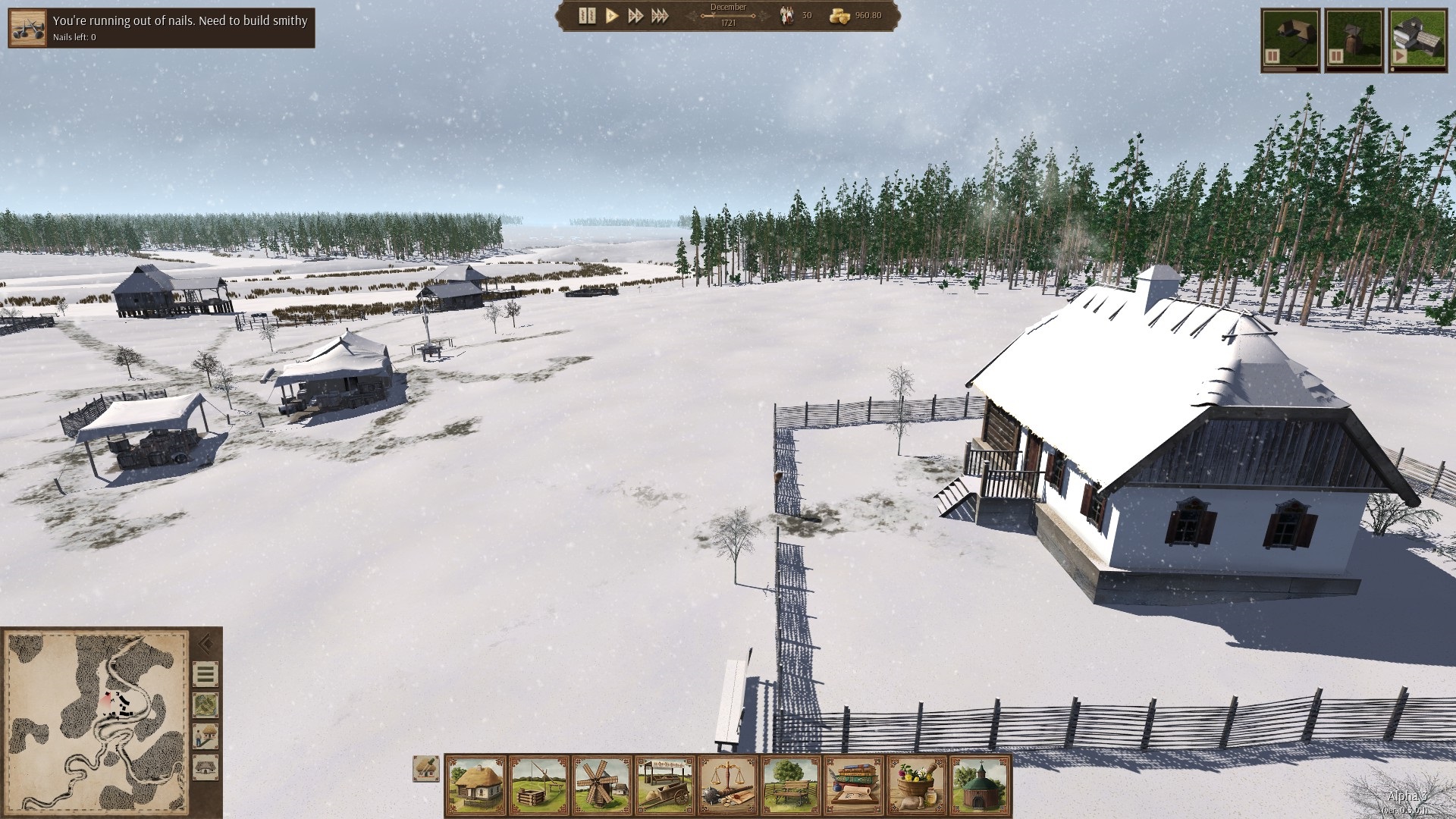This screenshot has height=819, width=1456.
Task: Open the water well building category
Action: pyautogui.click(x=539, y=785)
